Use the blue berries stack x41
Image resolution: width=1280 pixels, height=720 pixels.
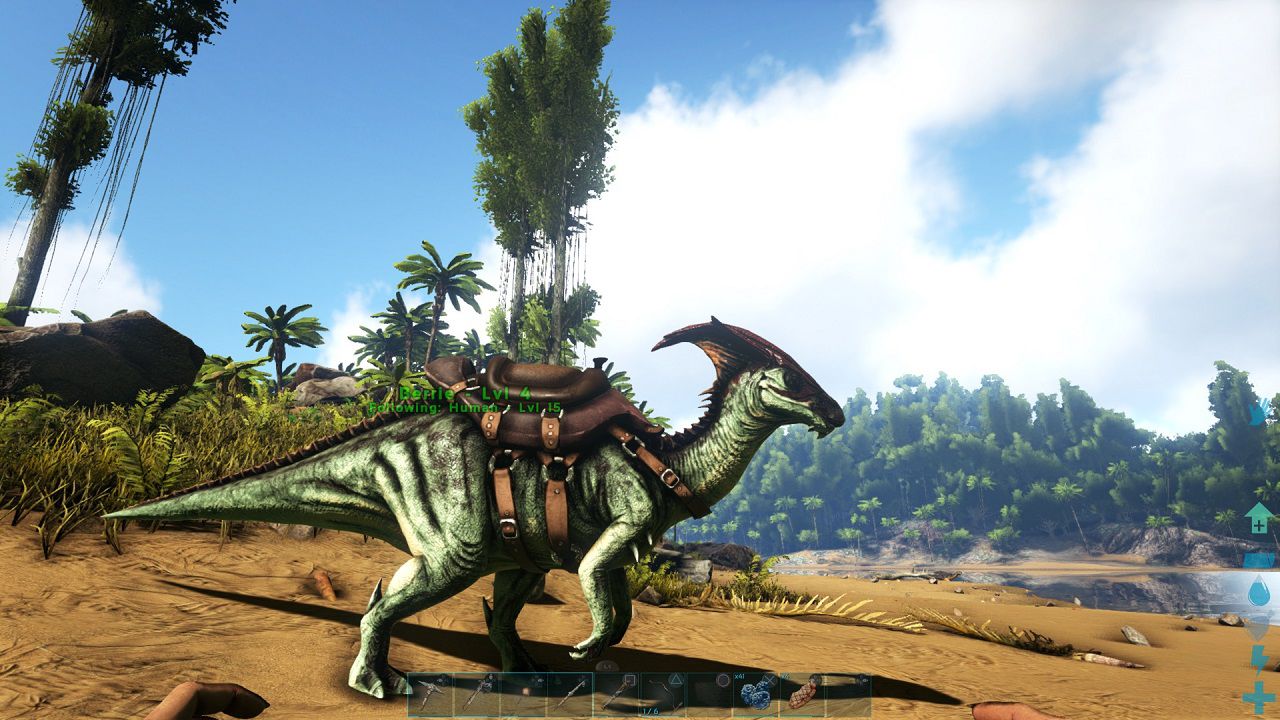tap(756, 694)
